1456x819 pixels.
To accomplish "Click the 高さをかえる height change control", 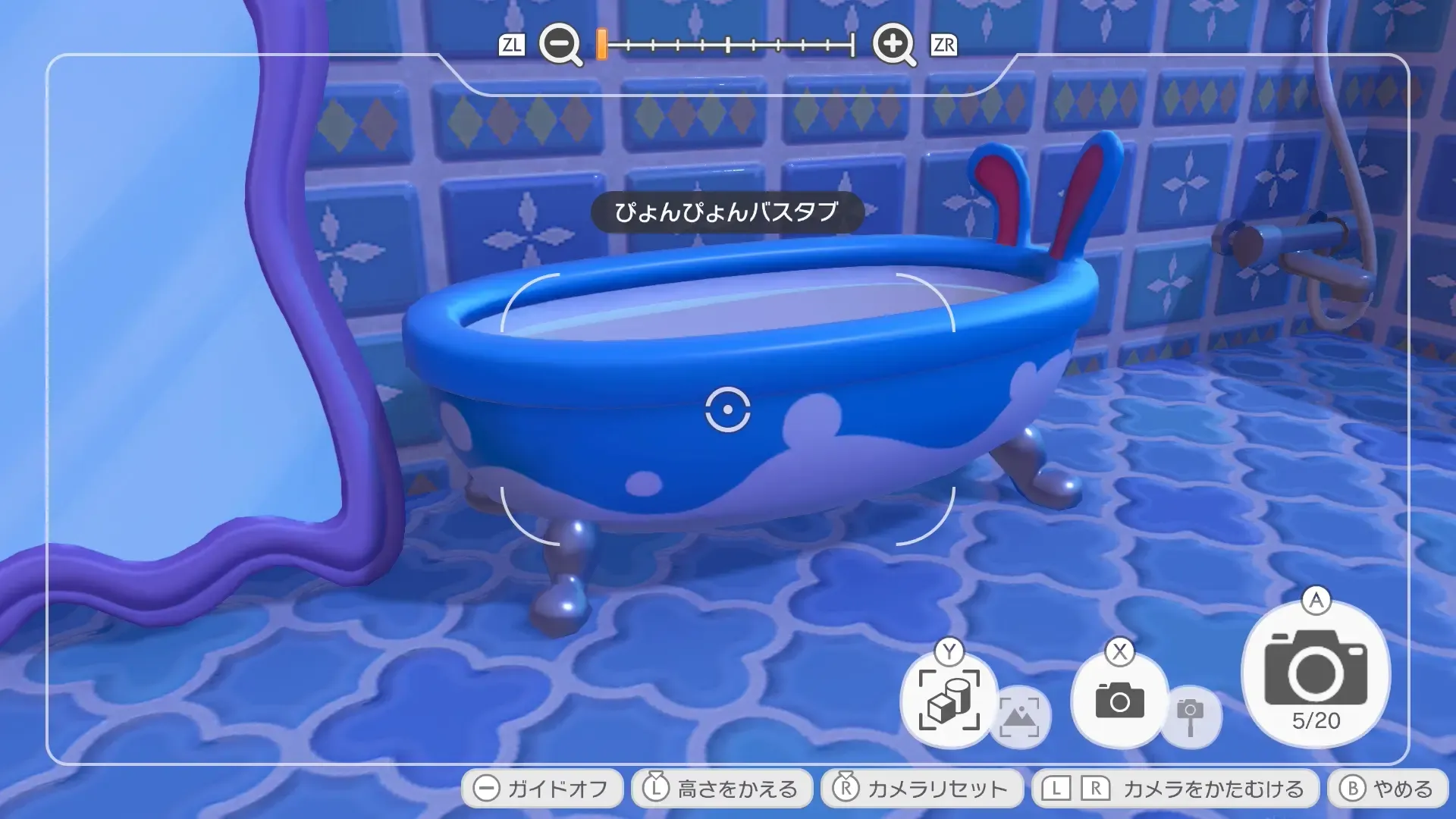I will (x=720, y=787).
